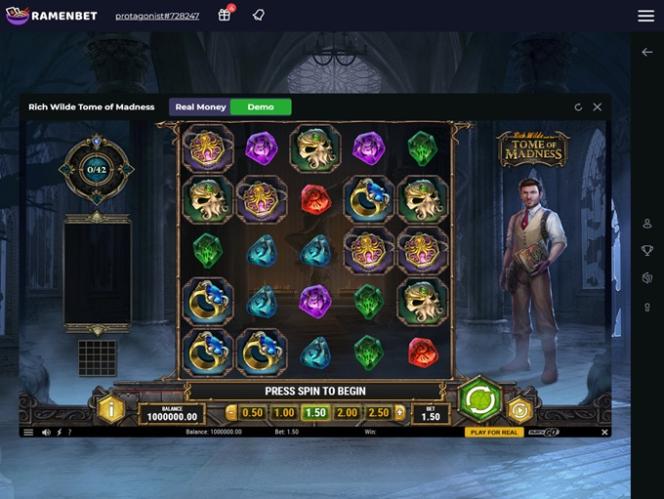Image resolution: width=664 pixels, height=499 pixels.
Task: Select the 2.00 bet value
Action: coord(347,412)
